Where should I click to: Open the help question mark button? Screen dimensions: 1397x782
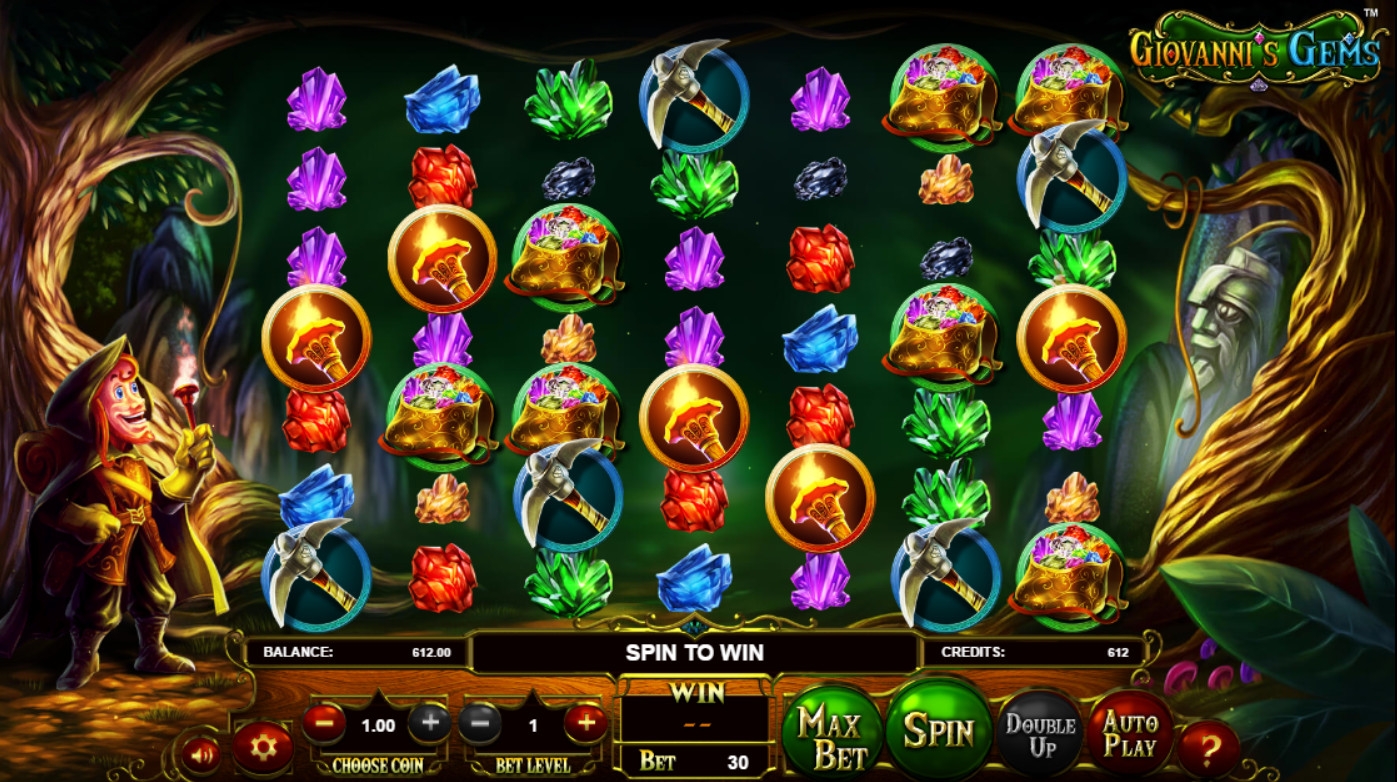click(x=1208, y=748)
